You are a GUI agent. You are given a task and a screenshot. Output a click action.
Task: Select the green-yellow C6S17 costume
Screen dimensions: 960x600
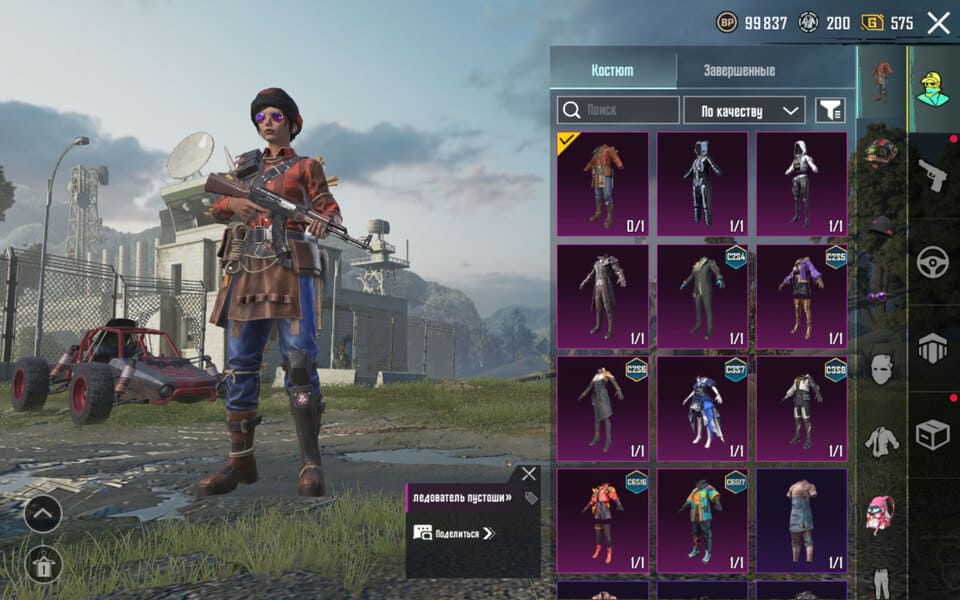click(702, 520)
